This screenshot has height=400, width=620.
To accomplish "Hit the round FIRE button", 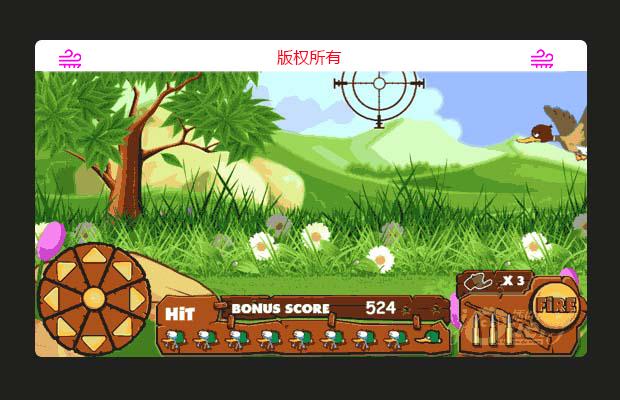I will (x=551, y=305).
